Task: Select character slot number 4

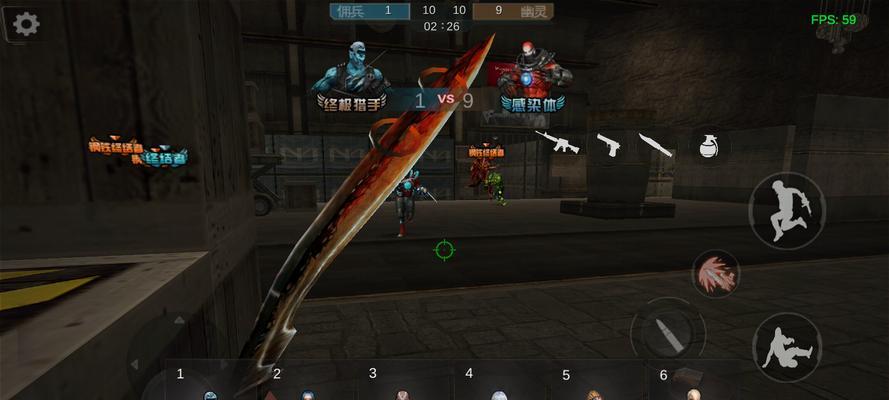Action: tap(497, 385)
